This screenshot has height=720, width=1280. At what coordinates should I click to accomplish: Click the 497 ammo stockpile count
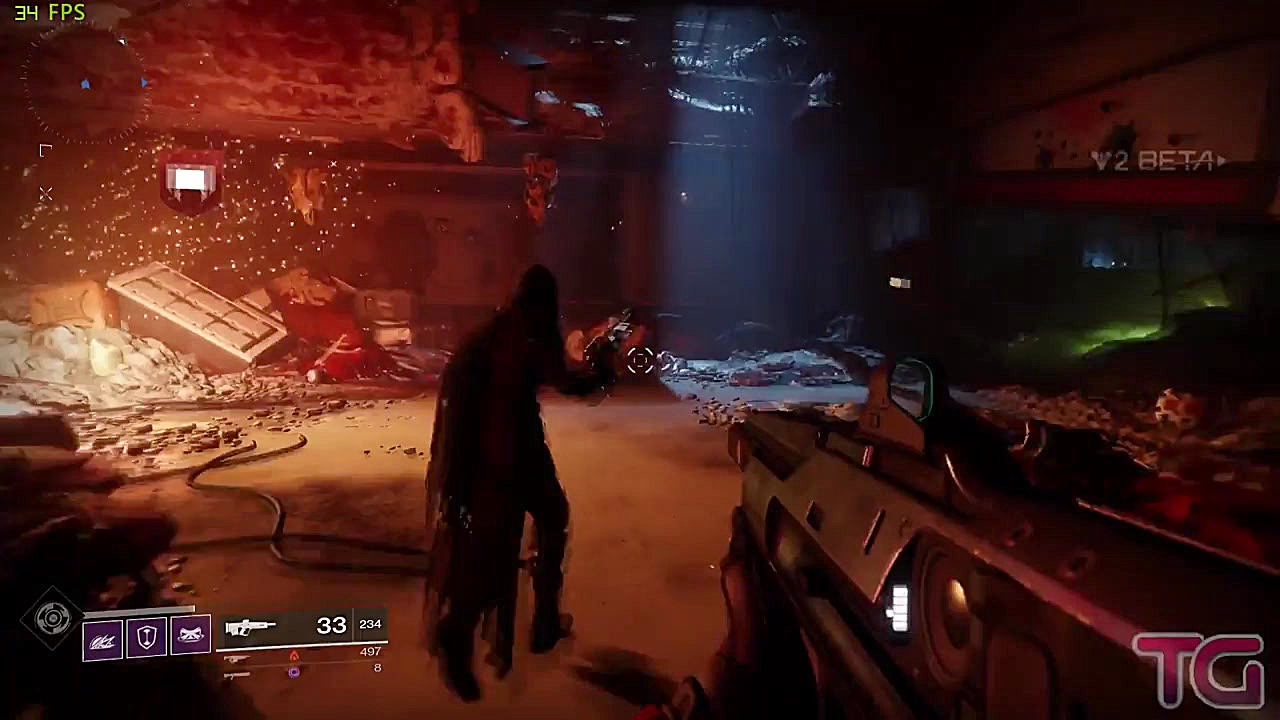pyautogui.click(x=370, y=651)
